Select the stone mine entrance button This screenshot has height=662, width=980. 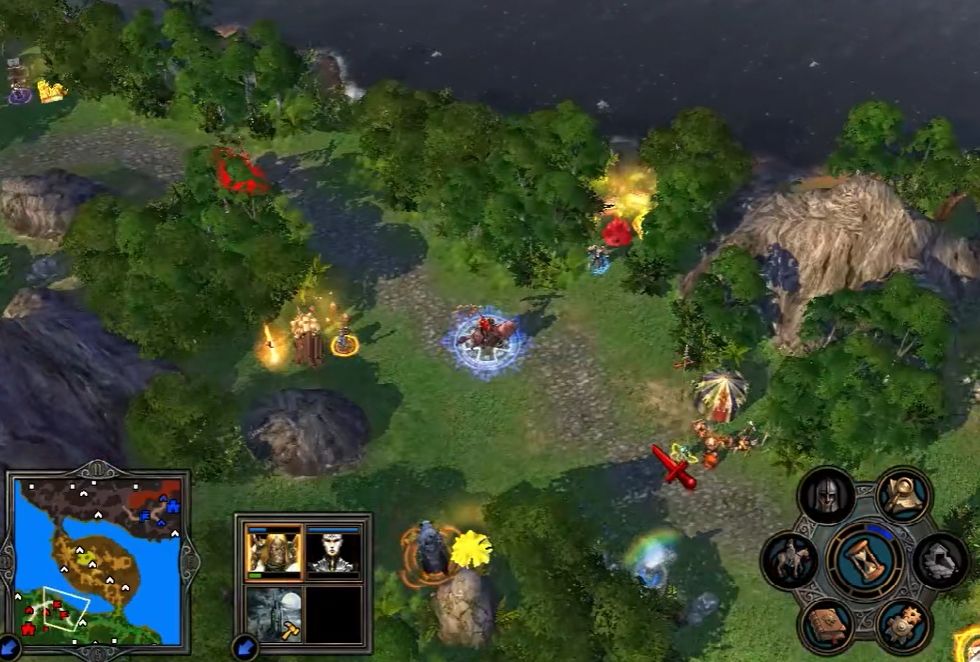pos(941,558)
